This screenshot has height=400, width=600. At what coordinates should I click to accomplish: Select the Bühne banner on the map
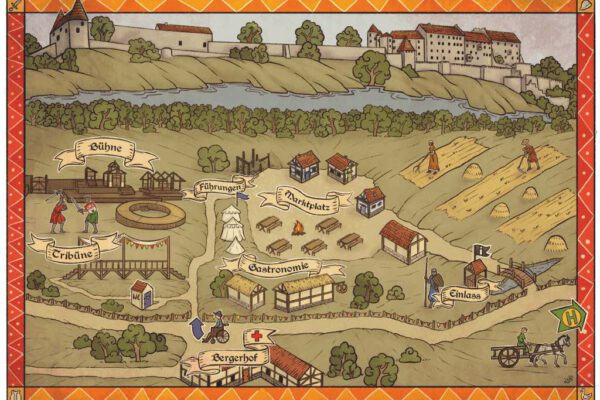pos(105,153)
